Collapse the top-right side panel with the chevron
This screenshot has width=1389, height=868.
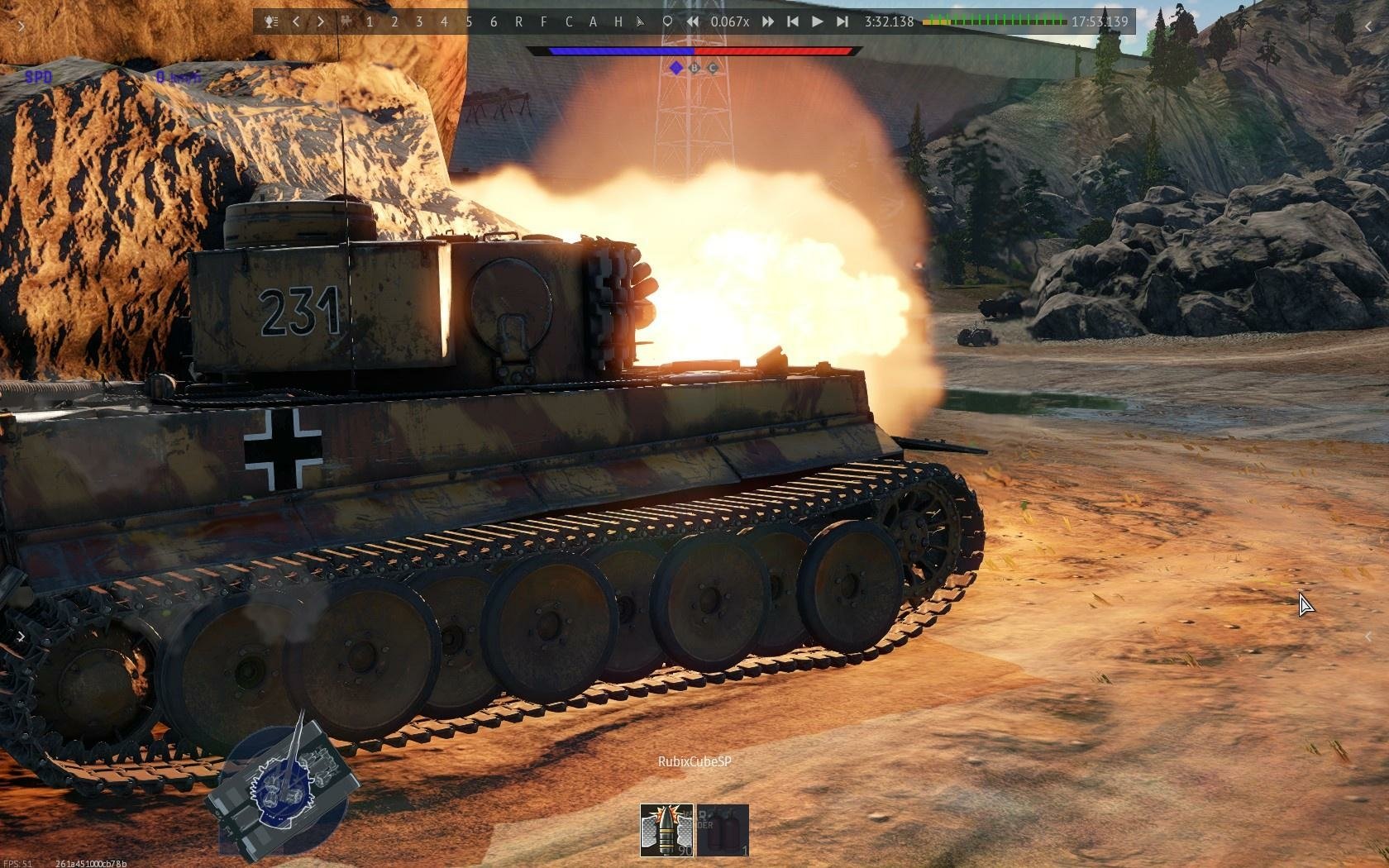(1369, 26)
